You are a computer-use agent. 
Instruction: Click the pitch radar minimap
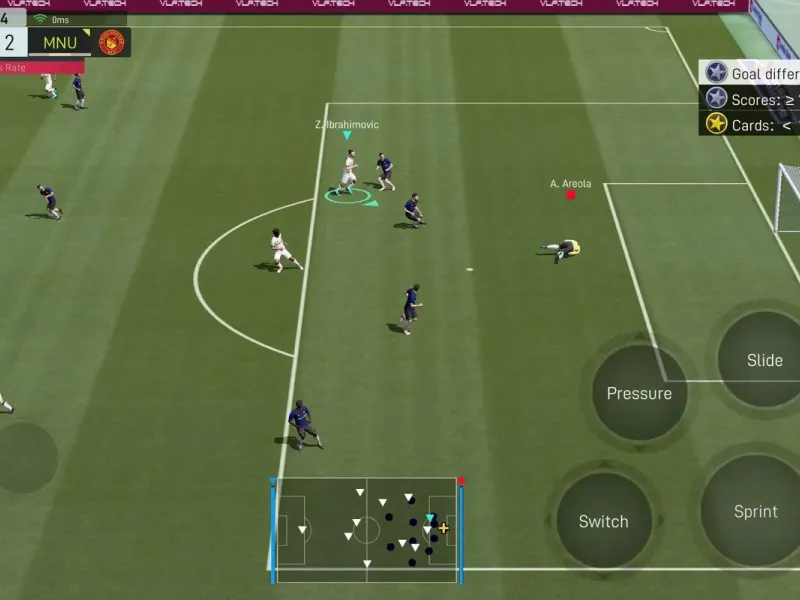366,529
